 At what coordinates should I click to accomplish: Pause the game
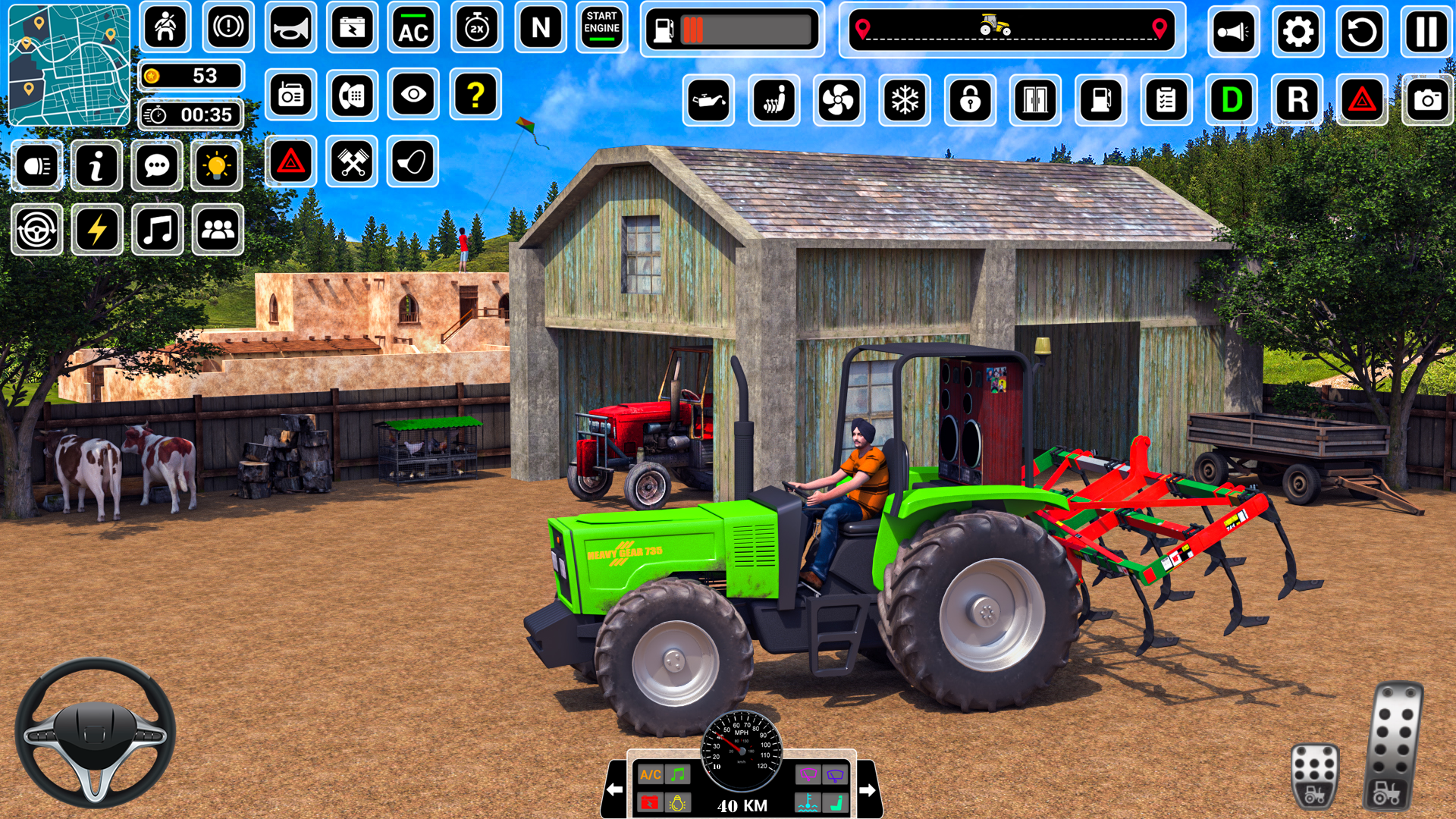point(1427,32)
